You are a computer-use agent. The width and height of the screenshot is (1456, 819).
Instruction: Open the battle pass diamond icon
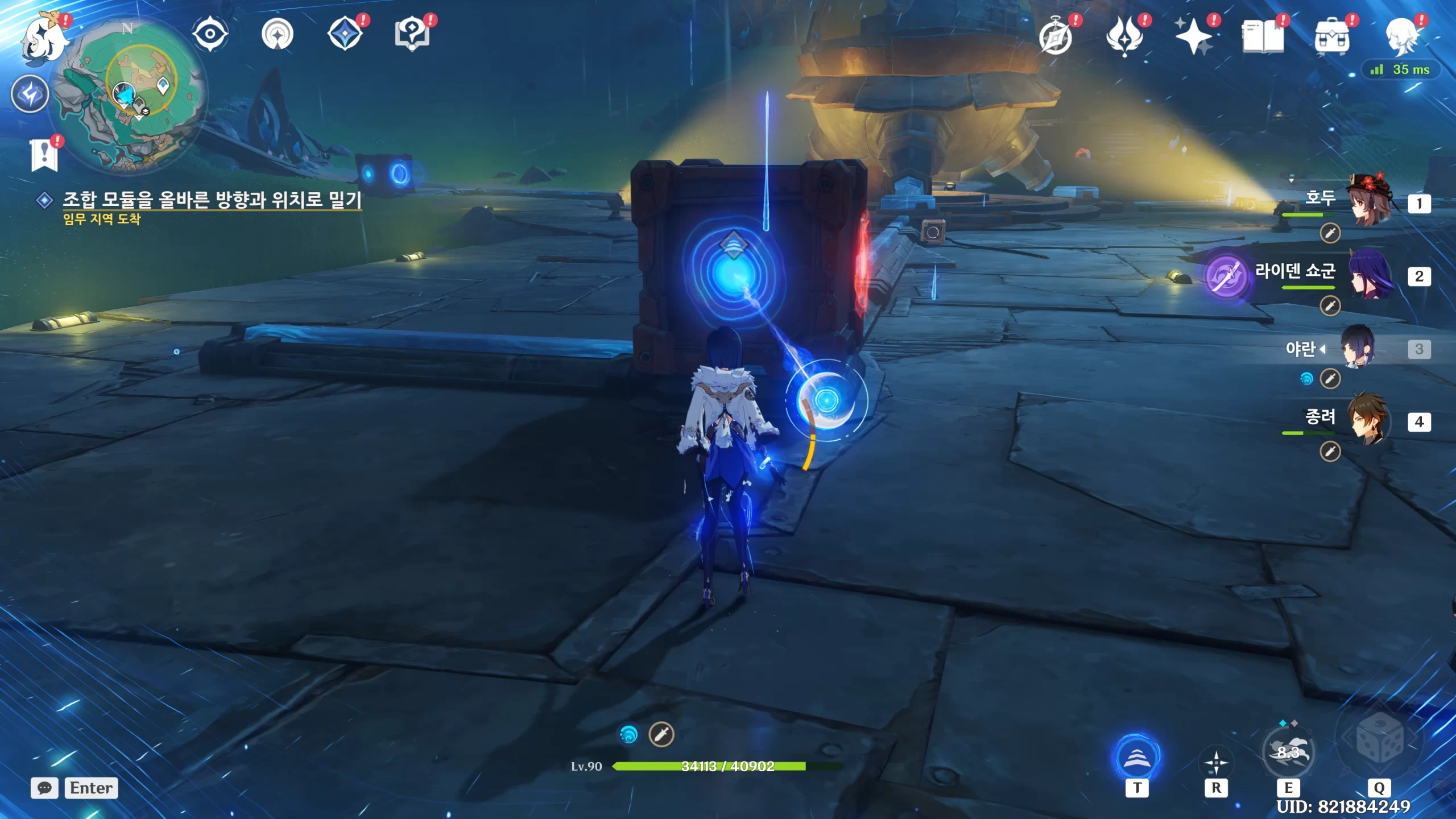coord(346,34)
